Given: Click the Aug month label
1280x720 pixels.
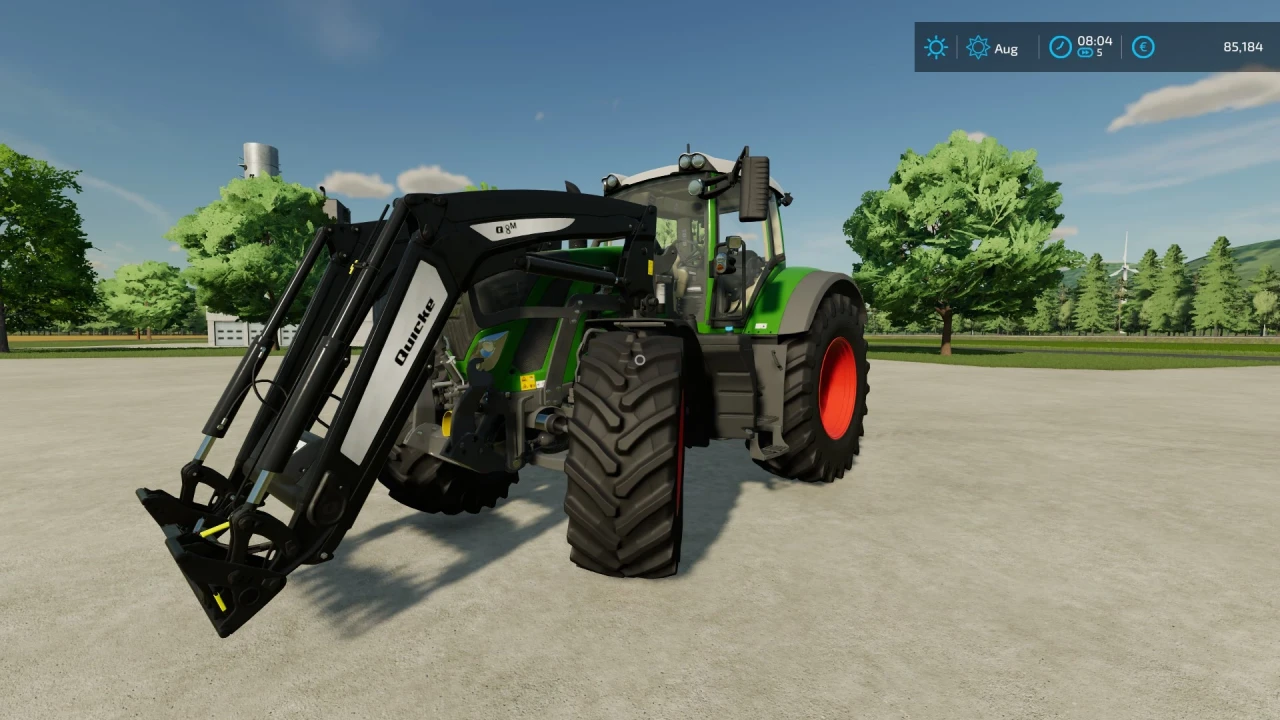Looking at the screenshot, I should click(x=1006, y=48).
